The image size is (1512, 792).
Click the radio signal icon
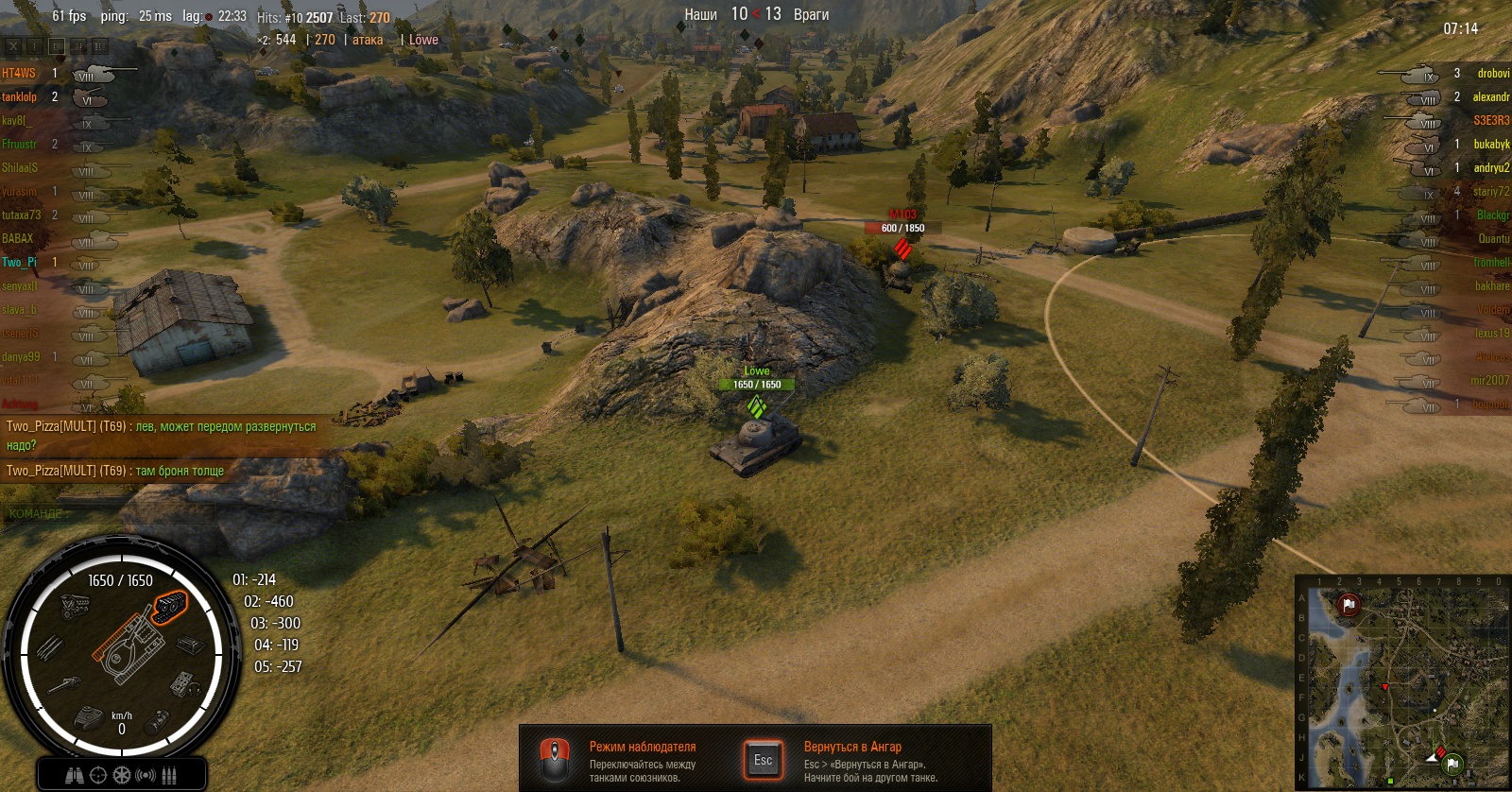(x=146, y=776)
